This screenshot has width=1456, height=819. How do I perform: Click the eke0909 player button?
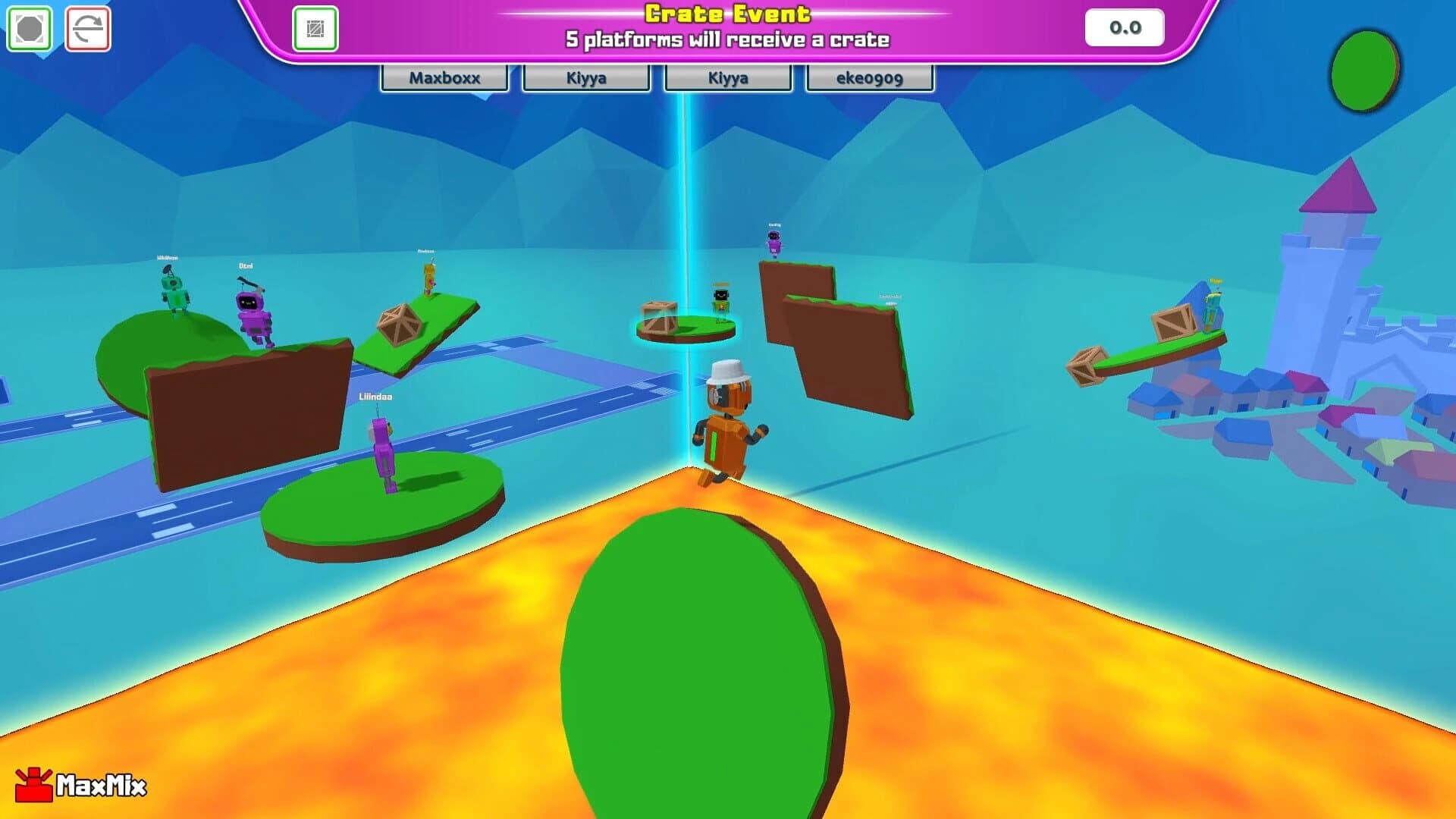tap(869, 77)
